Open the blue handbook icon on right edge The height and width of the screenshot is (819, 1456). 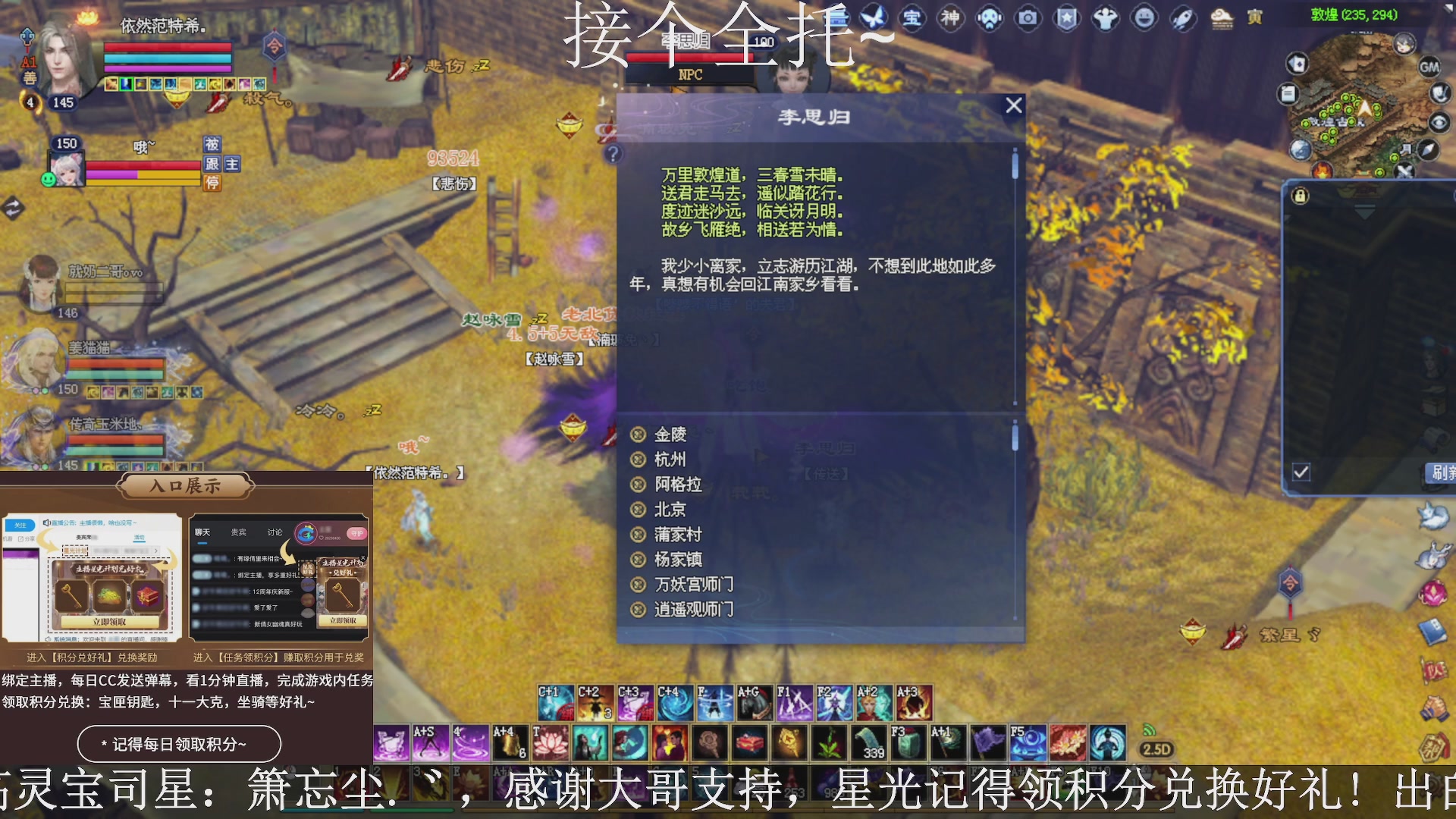(1432, 629)
